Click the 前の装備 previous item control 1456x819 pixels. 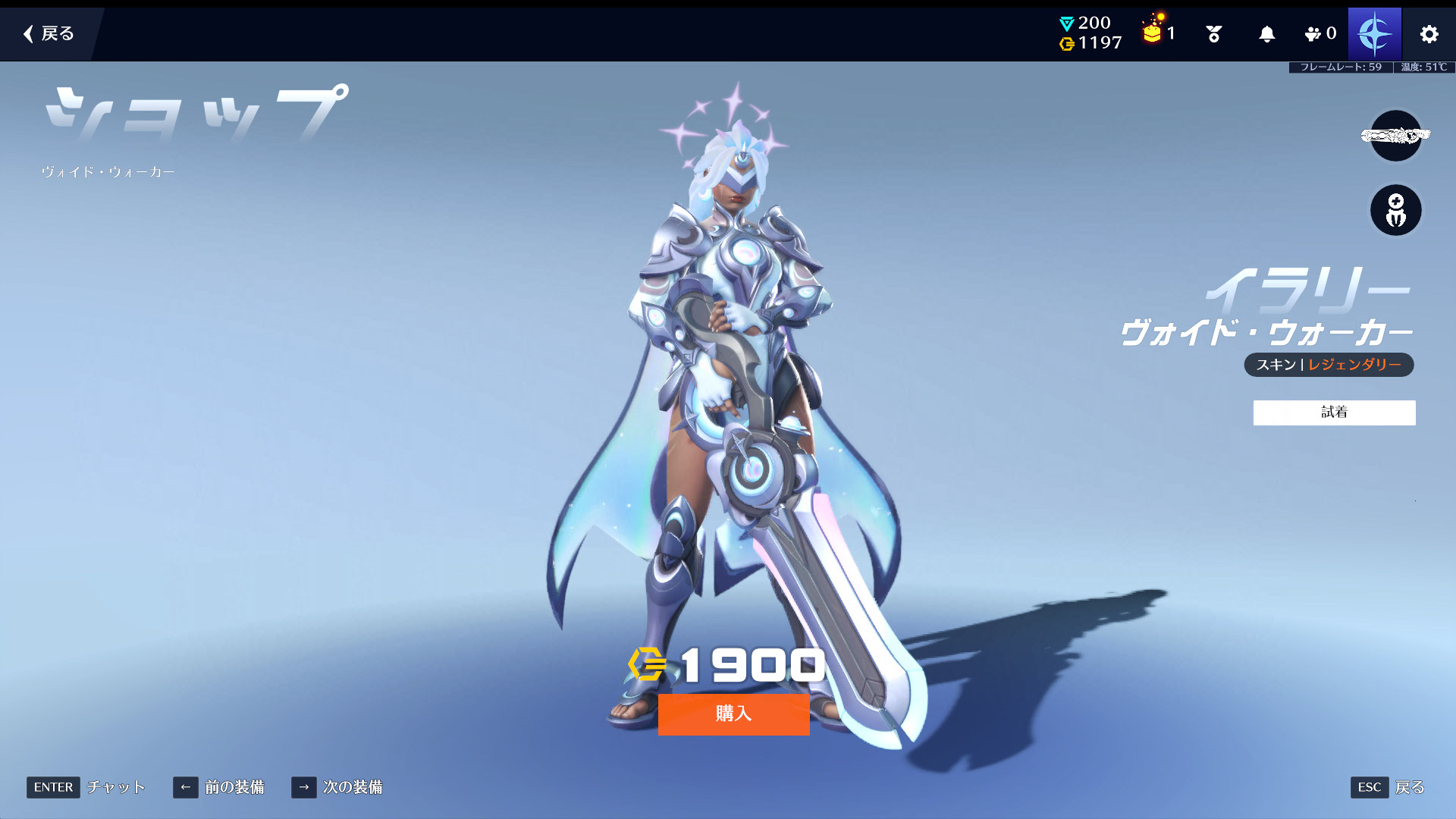(x=219, y=787)
